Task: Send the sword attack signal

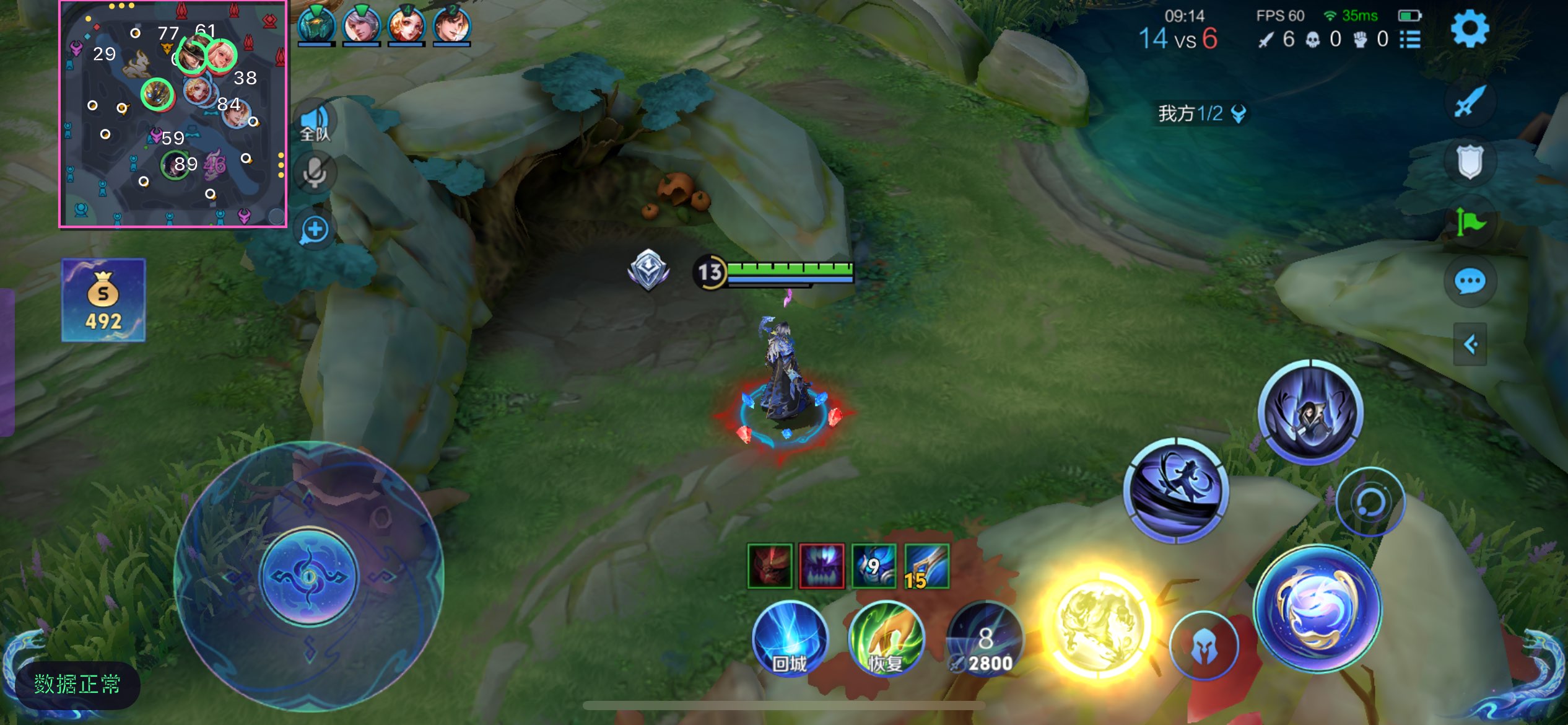Action: 1470,101
